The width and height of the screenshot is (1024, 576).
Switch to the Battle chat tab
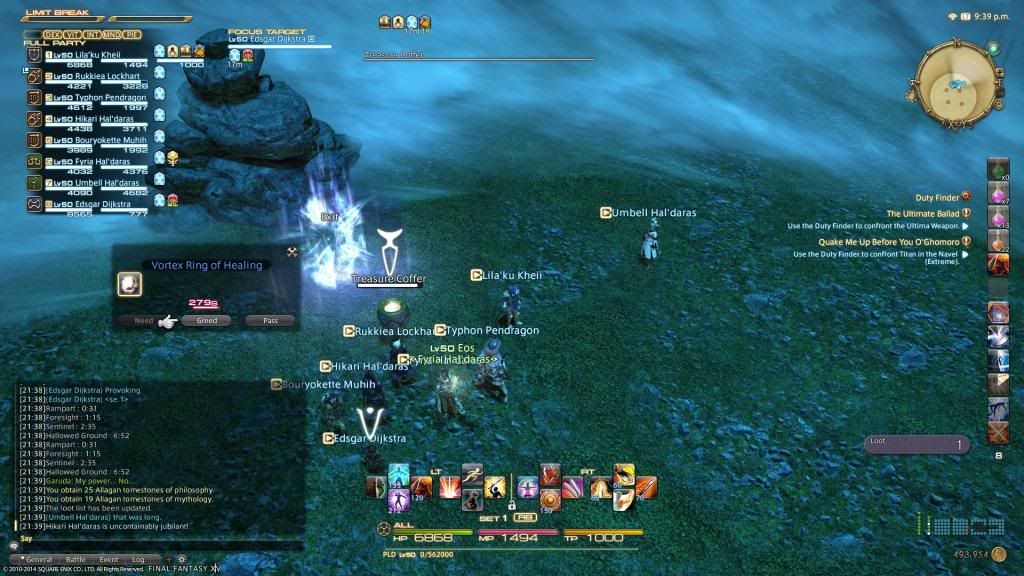pyautogui.click(x=75, y=559)
